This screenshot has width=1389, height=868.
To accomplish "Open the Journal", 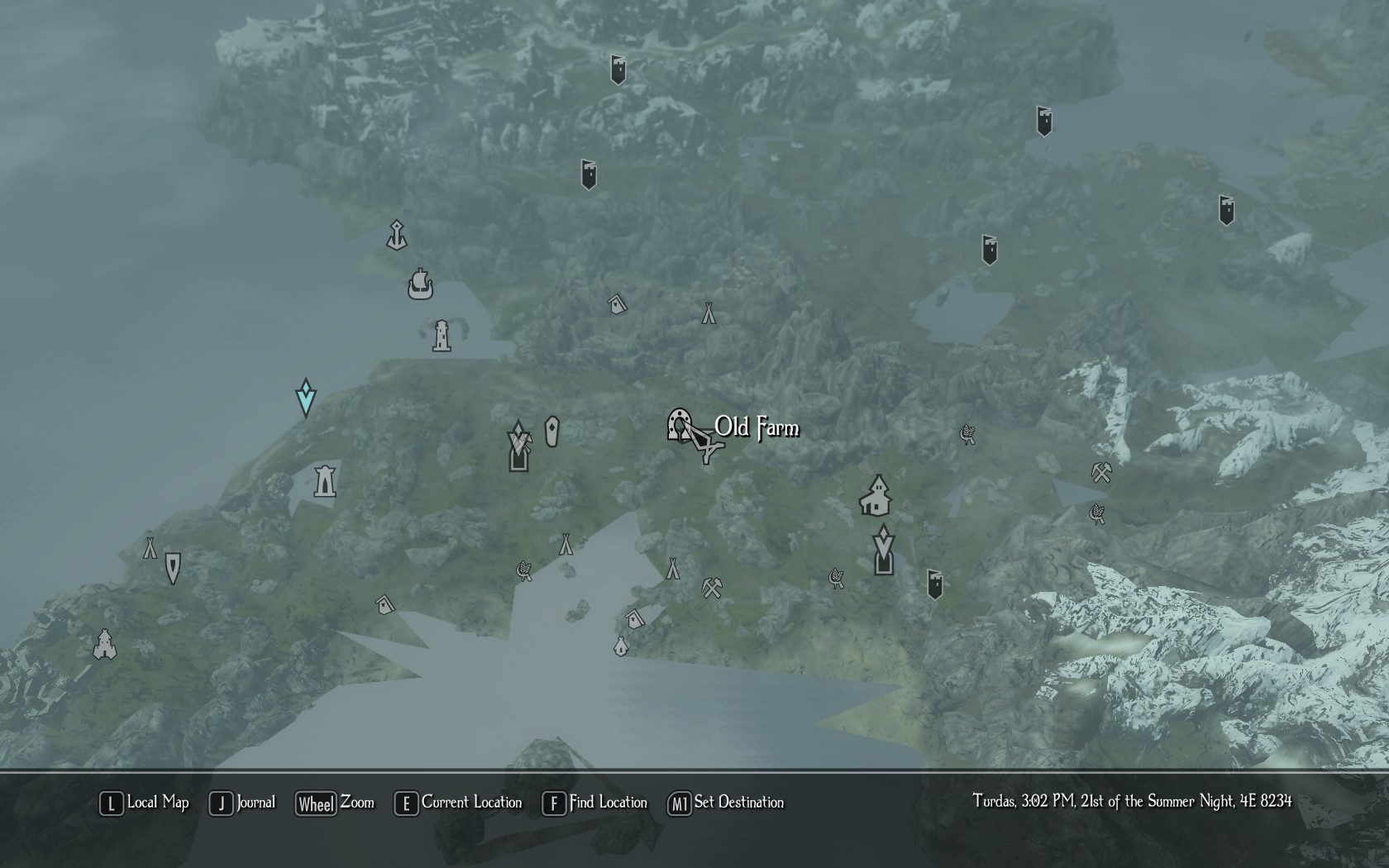I will point(243,803).
